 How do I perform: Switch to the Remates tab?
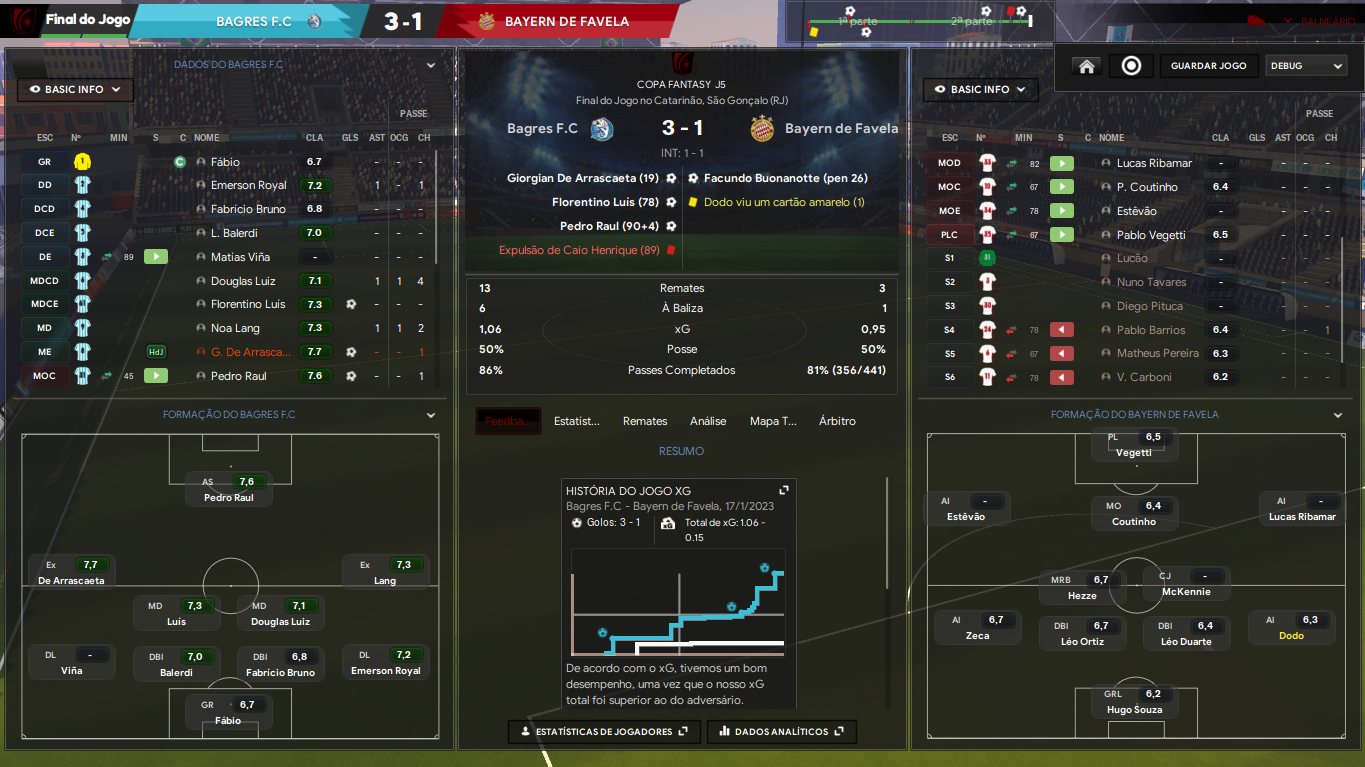coord(644,421)
